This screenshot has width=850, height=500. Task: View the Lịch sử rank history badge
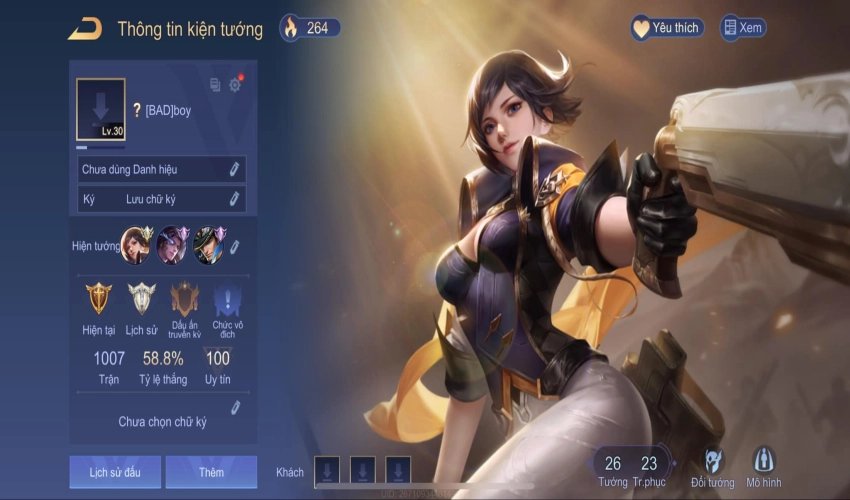click(142, 307)
